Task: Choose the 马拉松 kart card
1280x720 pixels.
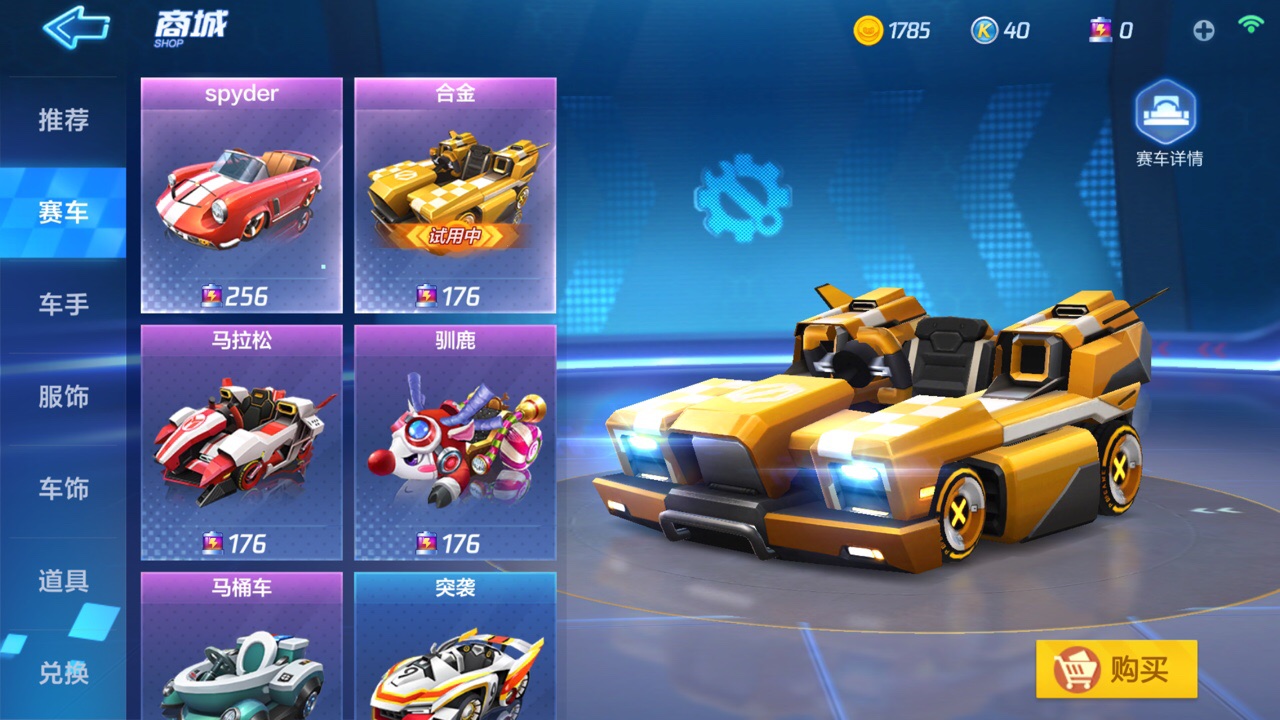Action: point(241,442)
